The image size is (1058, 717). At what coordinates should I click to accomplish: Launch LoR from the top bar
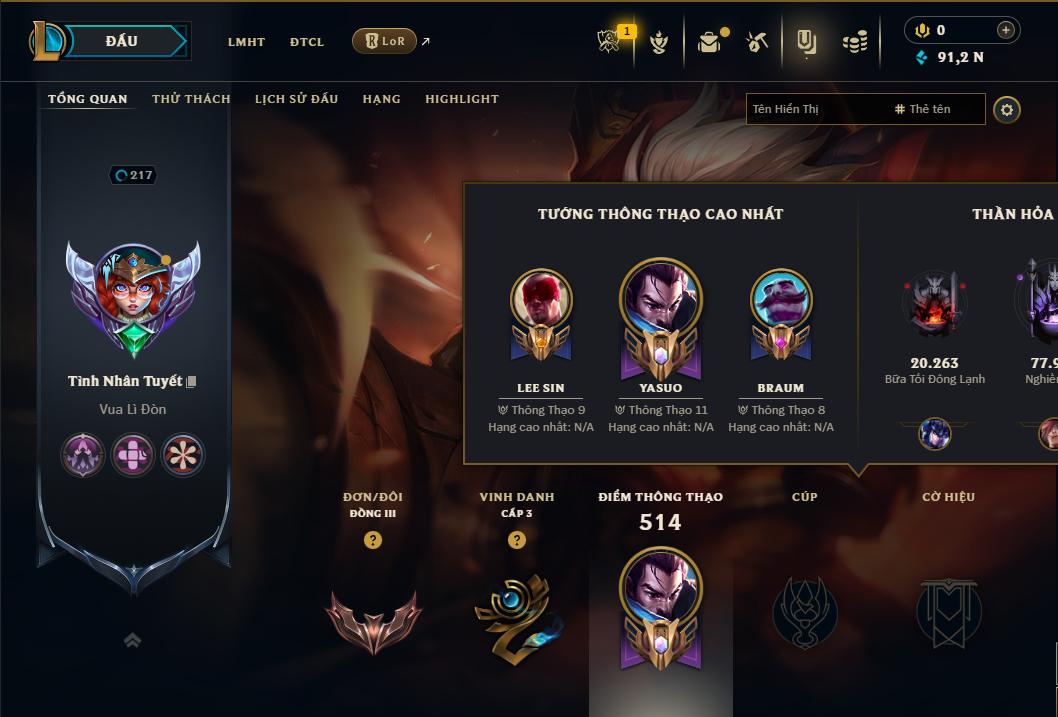click(385, 41)
